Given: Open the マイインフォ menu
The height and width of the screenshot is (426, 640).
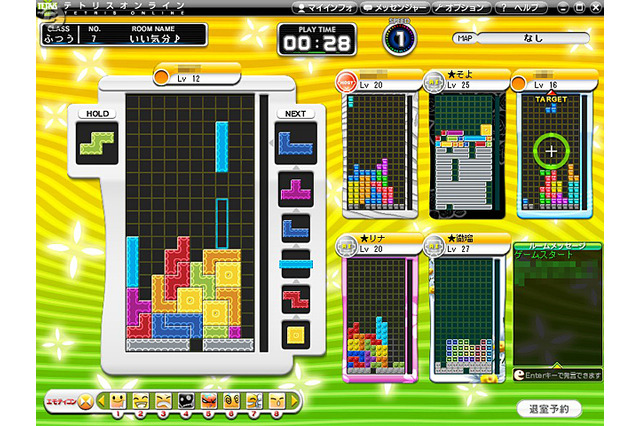Looking at the screenshot, I should tap(327, 8).
